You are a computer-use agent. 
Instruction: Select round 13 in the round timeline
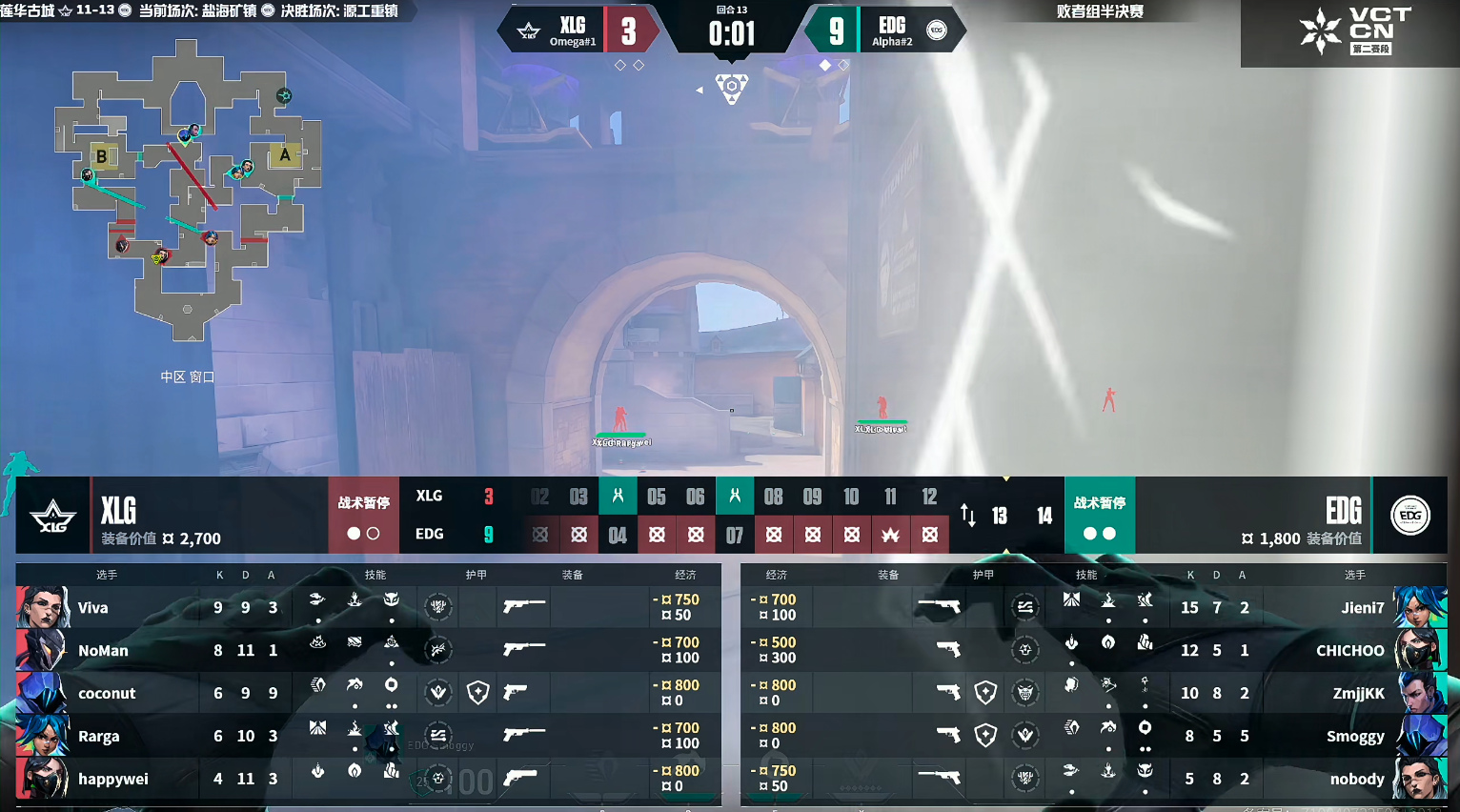[1000, 516]
